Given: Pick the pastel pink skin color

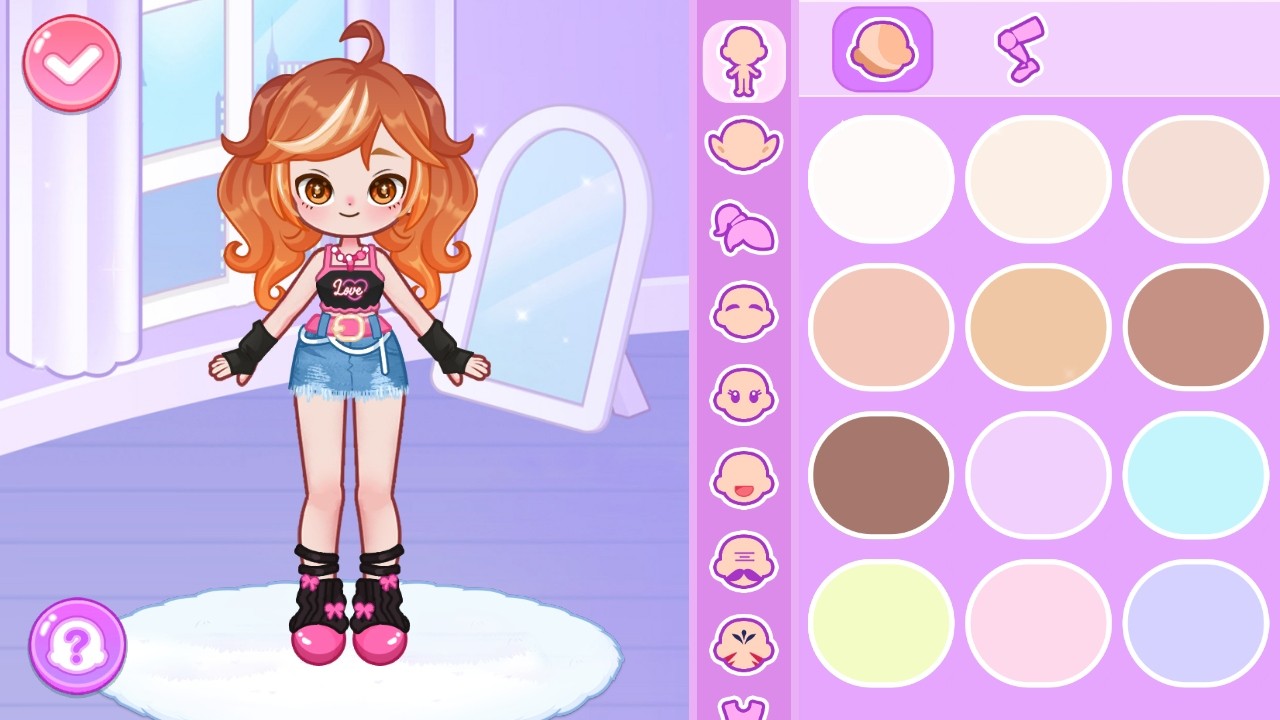Looking at the screenshot, I should [1038, 622].
